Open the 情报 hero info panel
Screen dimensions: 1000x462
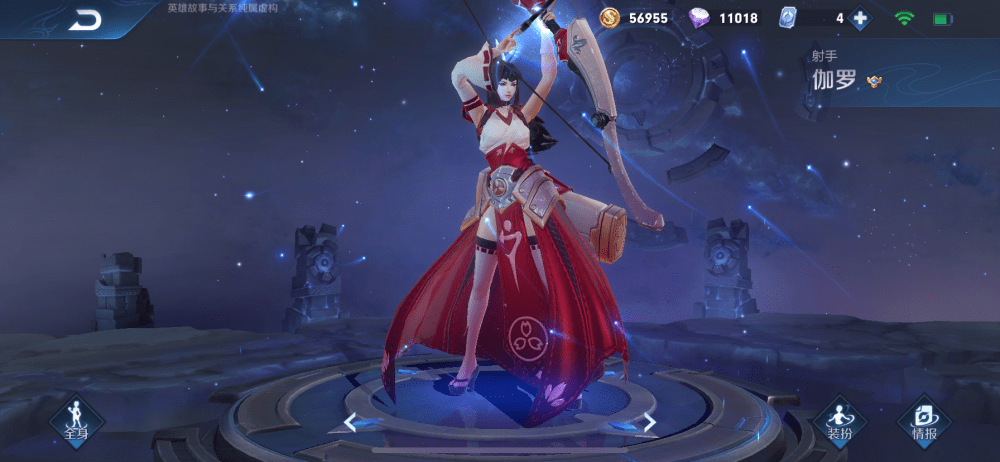(x=924, y=420)
